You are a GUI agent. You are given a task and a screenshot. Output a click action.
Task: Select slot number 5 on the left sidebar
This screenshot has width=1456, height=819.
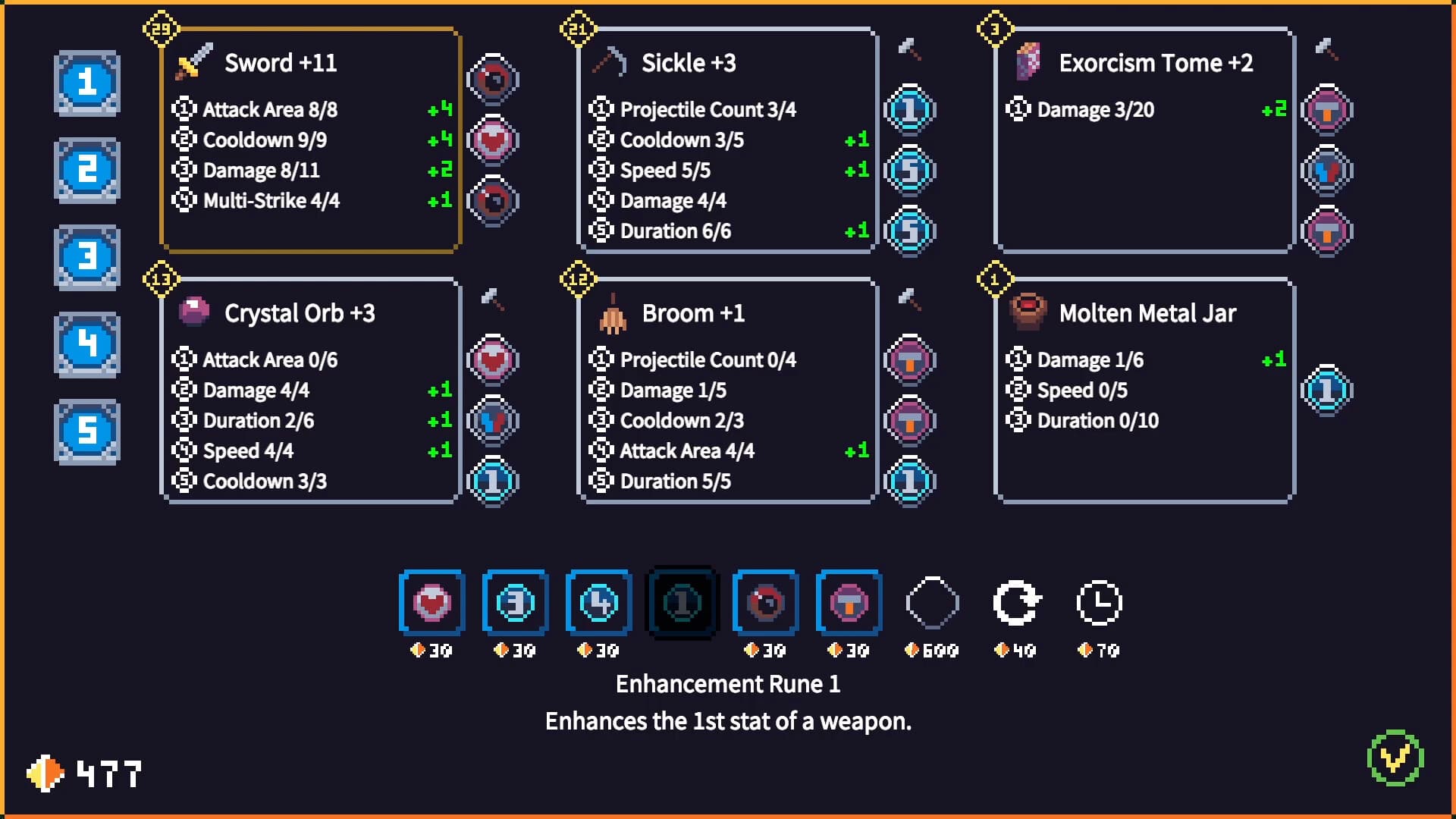coord(86,432)
